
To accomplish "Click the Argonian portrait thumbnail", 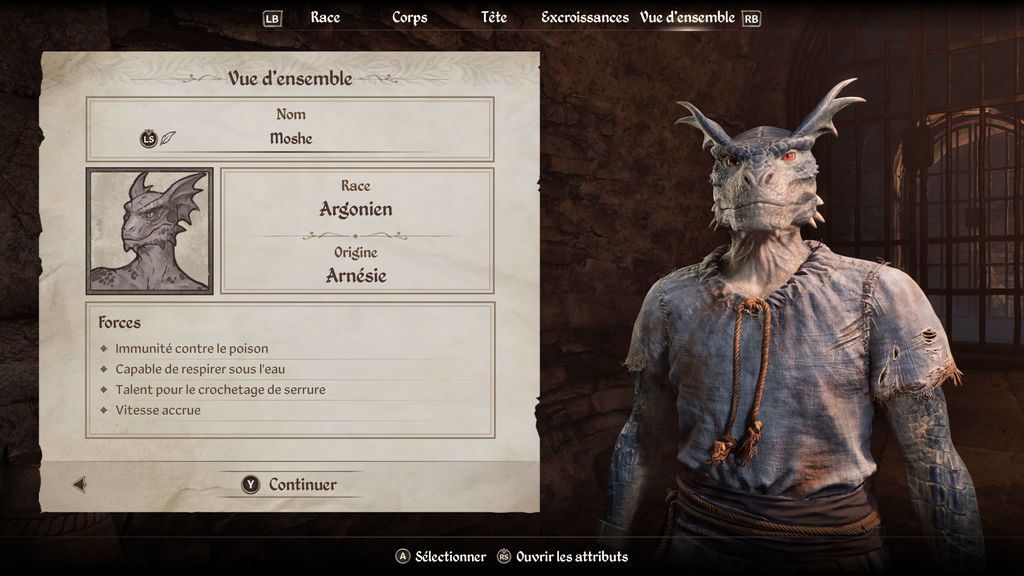I will click(150, 230).
